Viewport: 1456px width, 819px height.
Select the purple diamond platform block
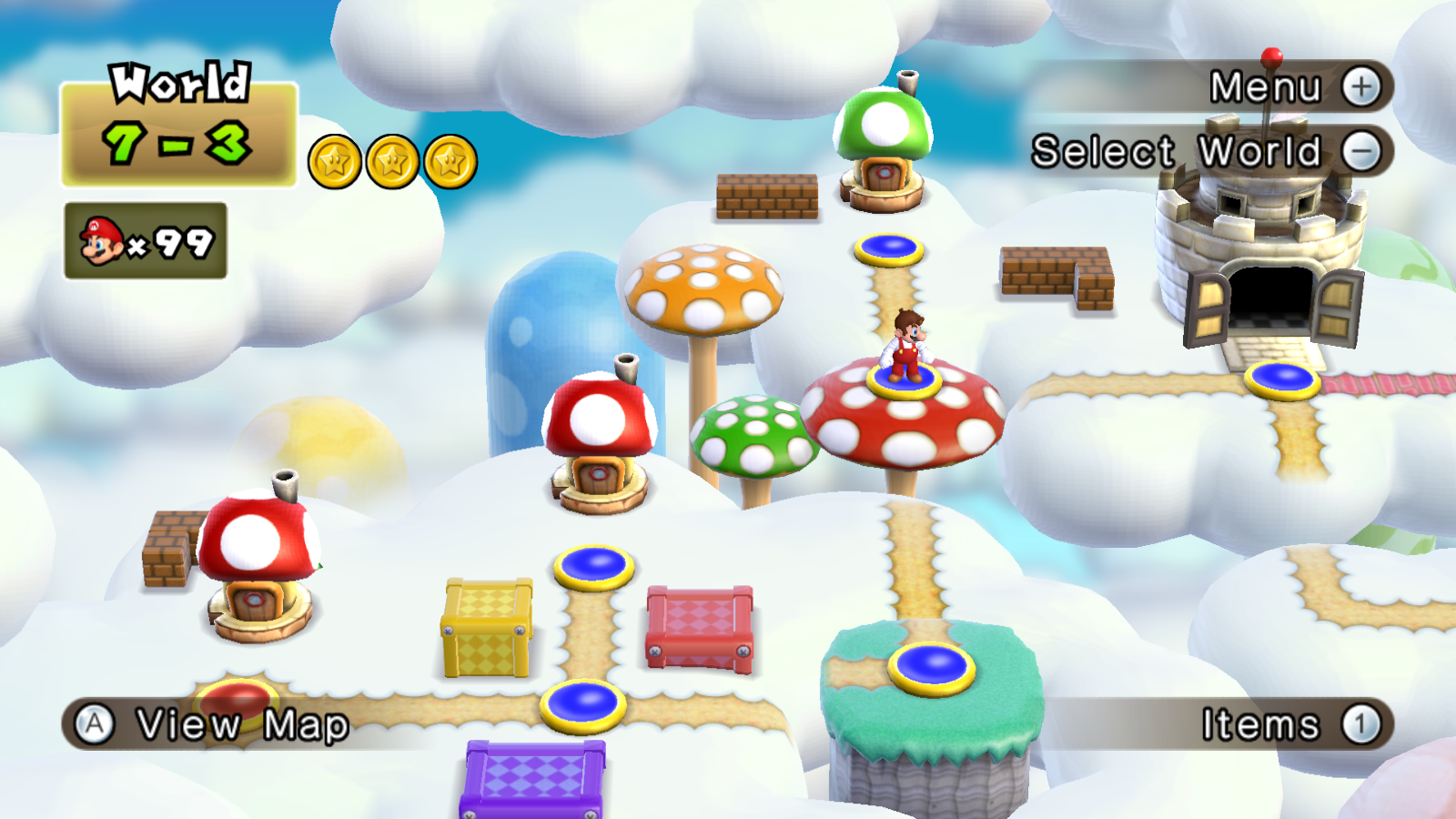tap(537, 778)
